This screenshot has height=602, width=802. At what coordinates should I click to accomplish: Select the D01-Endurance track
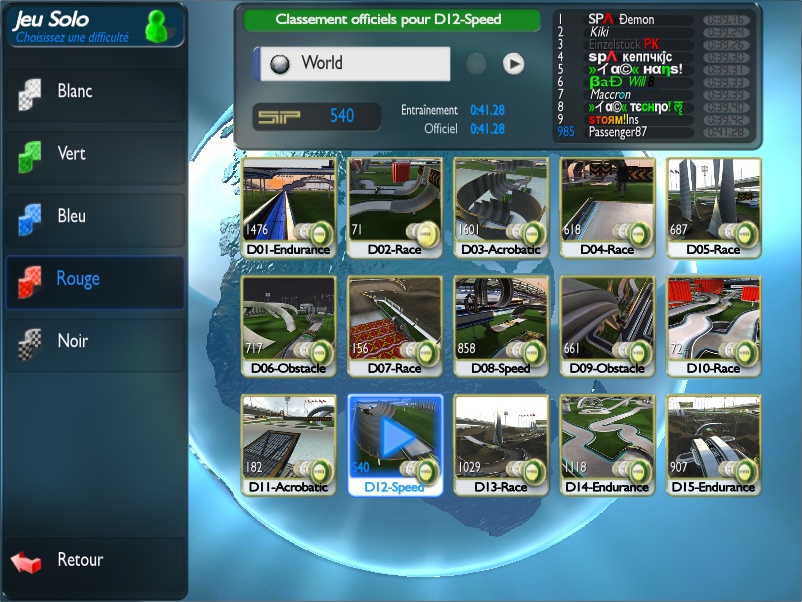click(x=288, y=207)
